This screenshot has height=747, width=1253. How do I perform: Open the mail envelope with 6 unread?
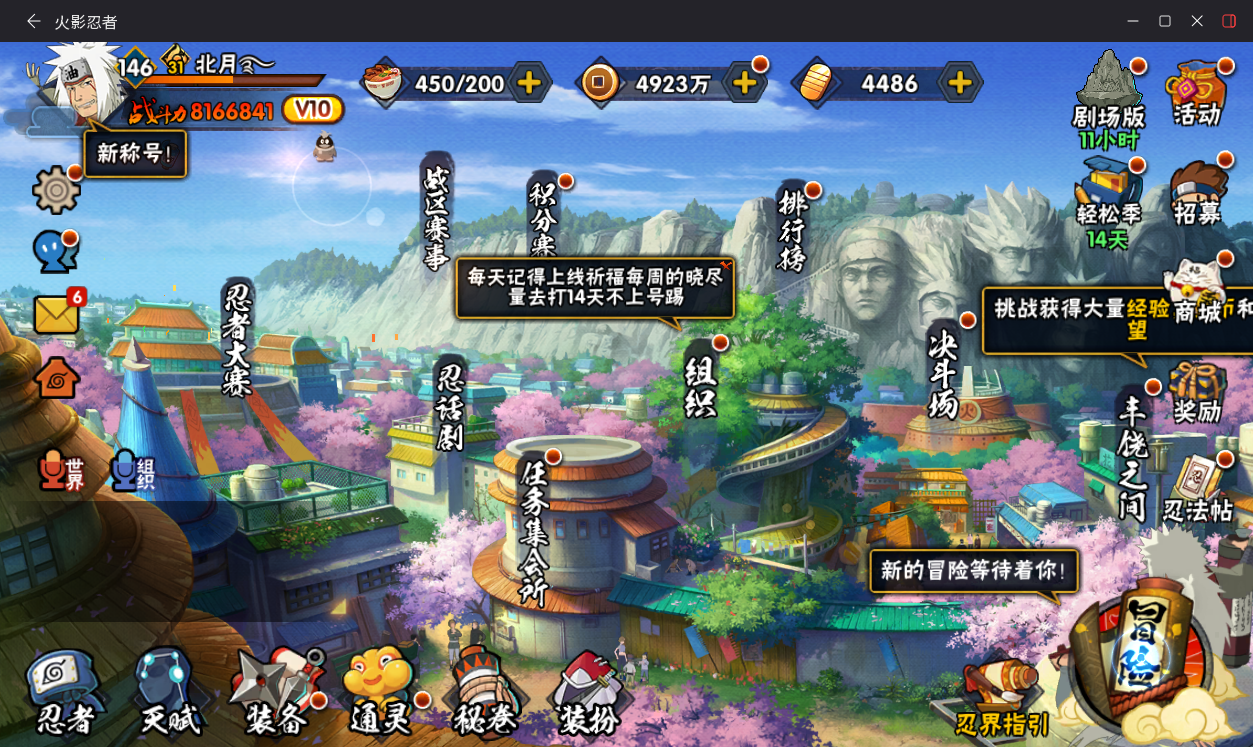pos(57,314)
